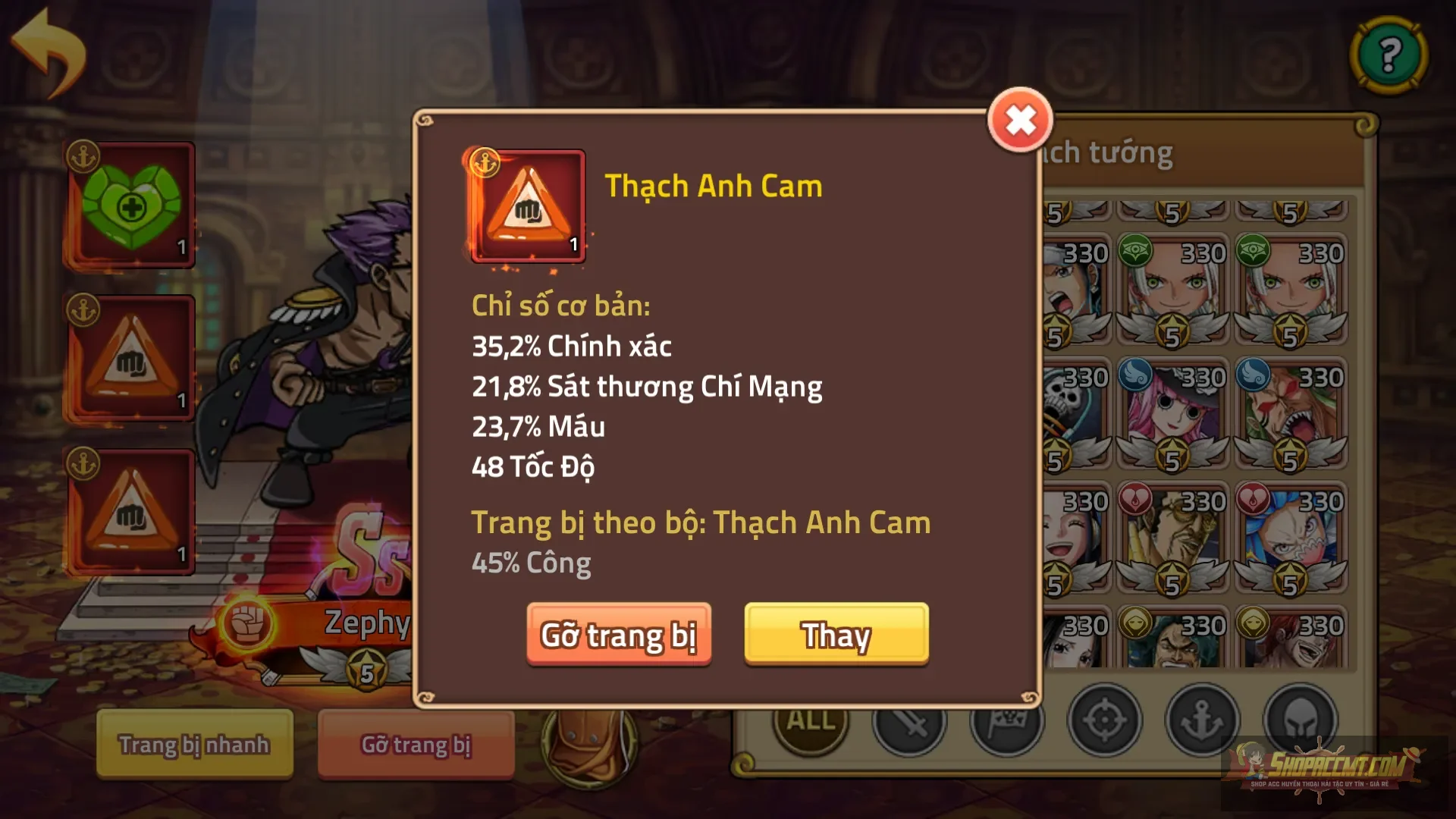Tap the Thạch Anh Cam gem icon in the dialog
The height and width of the screenshot is (819, 1456).
coord(526,206)
